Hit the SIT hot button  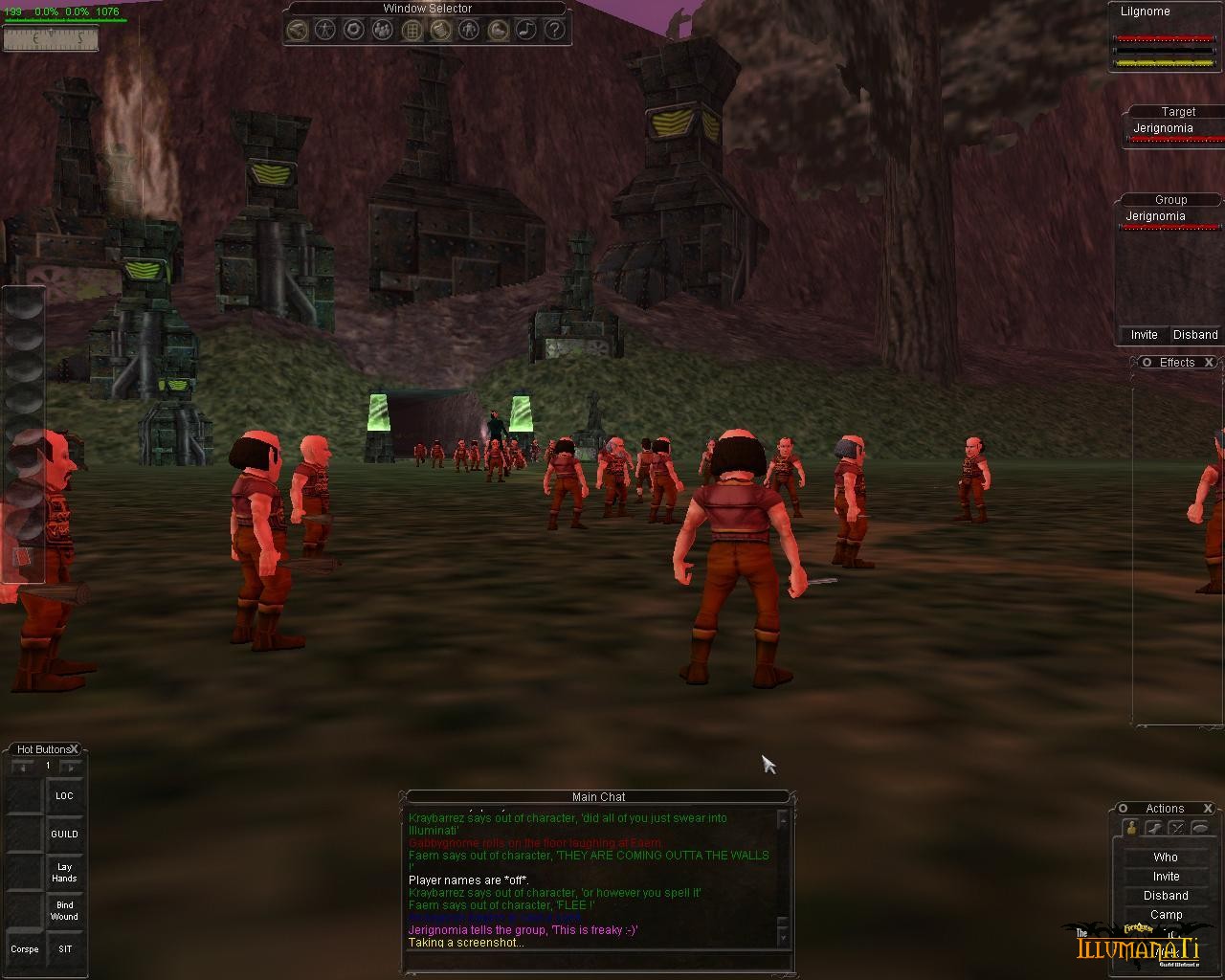64,949
